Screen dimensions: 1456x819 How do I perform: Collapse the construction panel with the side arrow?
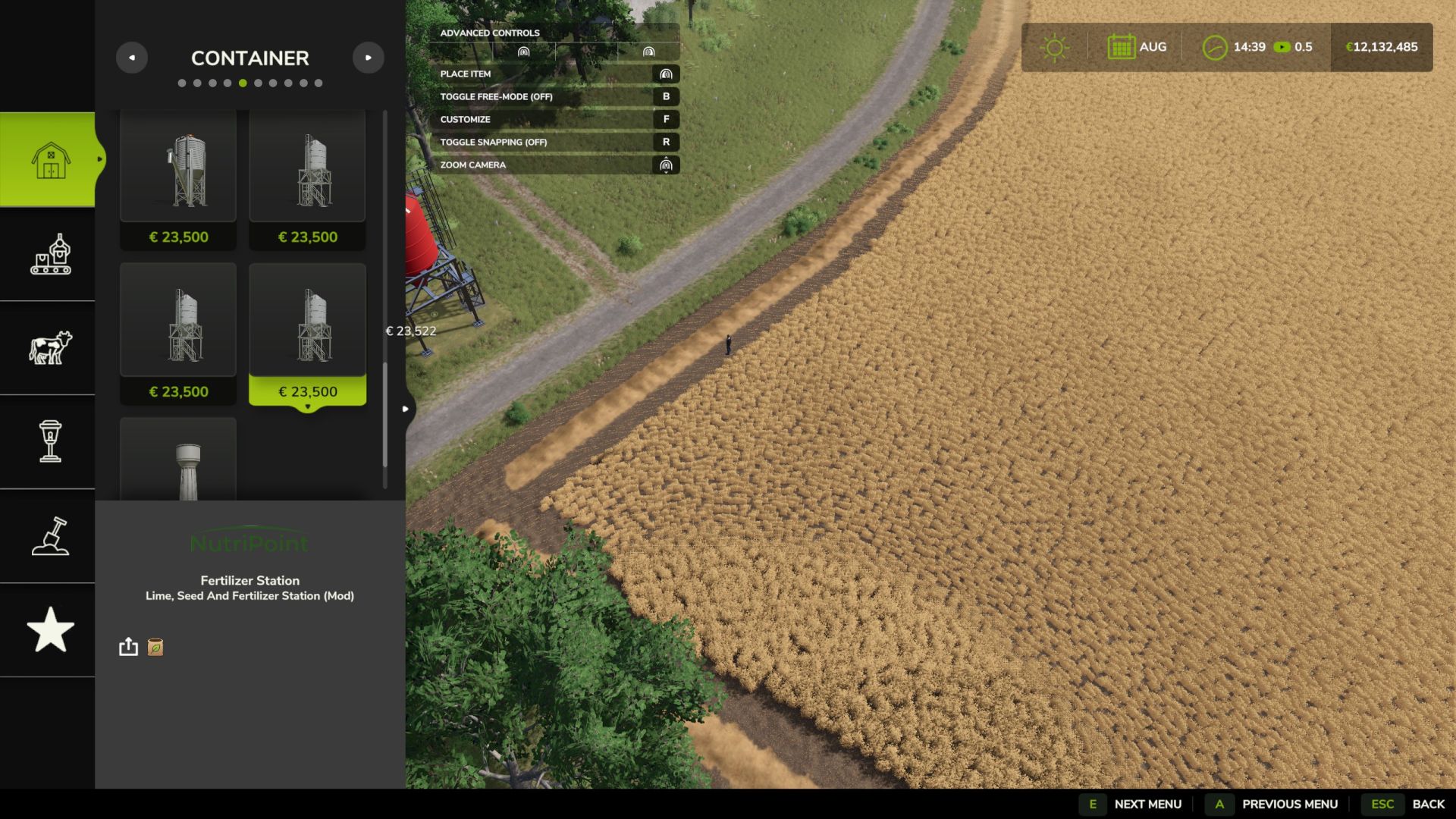(406, 409)
